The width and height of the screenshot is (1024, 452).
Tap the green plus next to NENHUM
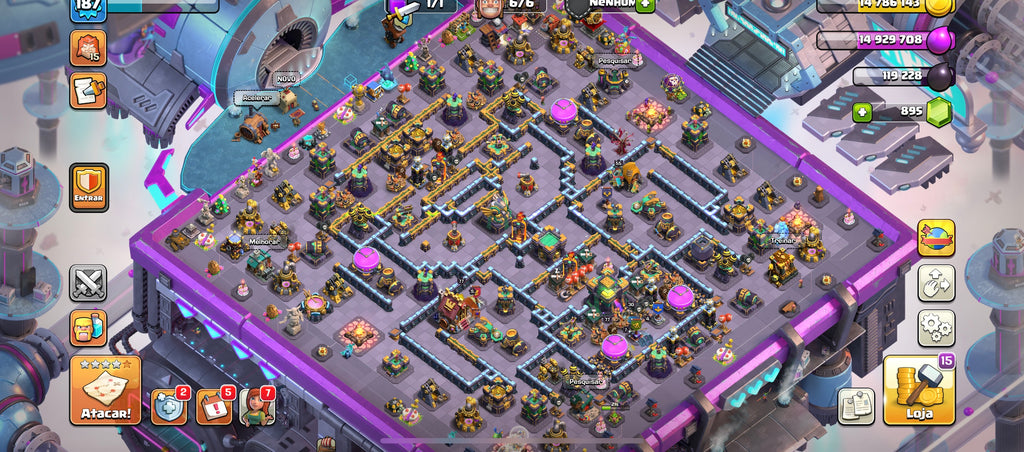645,4
